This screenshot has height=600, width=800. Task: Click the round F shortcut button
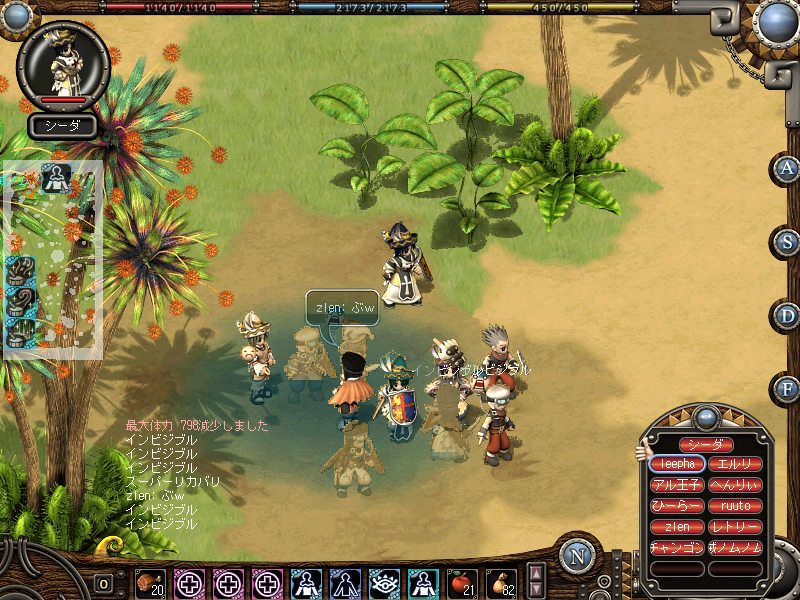point(788,388)
